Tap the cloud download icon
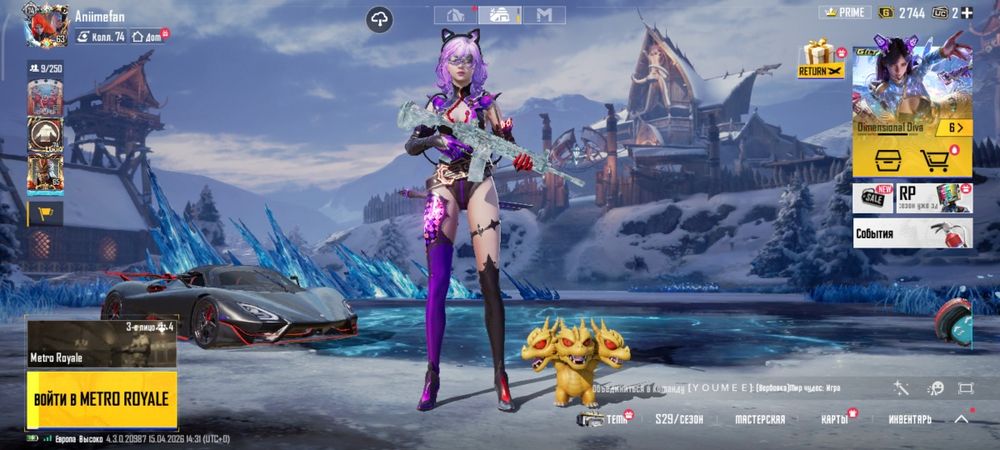The height and width of the screenshot is (450, 1000). (x=379, y=19)
